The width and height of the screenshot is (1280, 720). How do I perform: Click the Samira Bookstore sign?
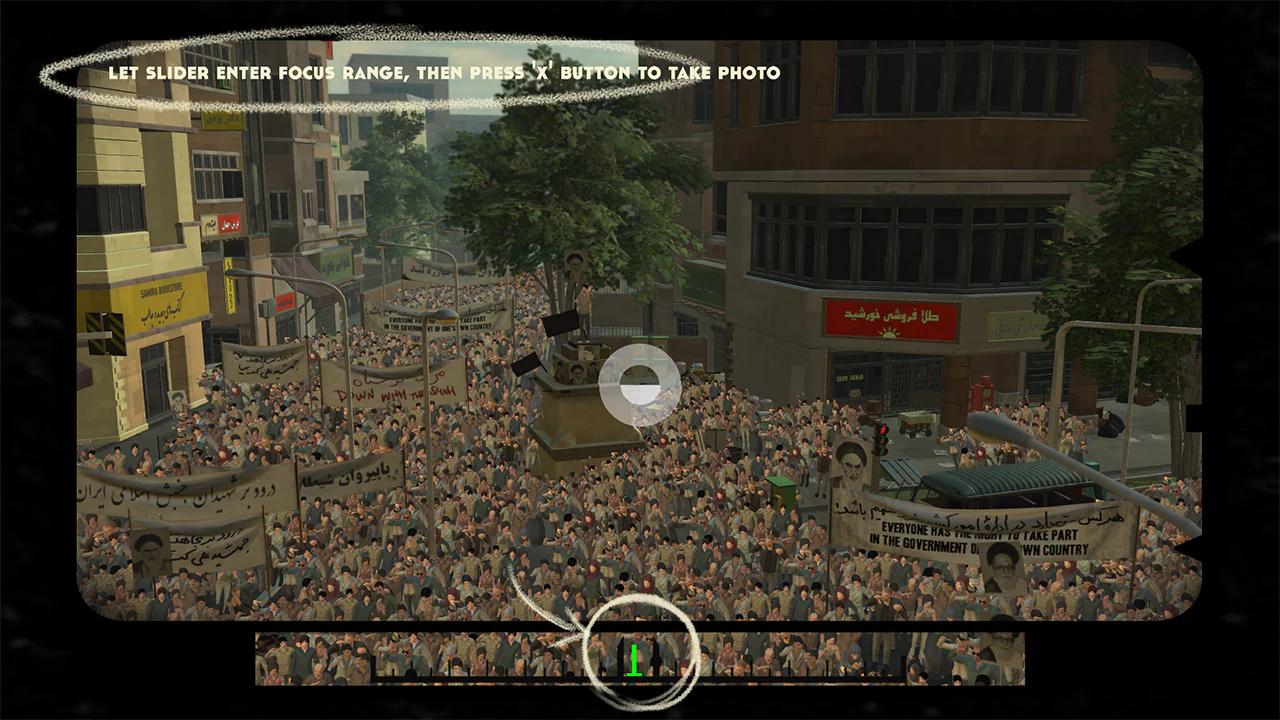click(x=162, y=291)
